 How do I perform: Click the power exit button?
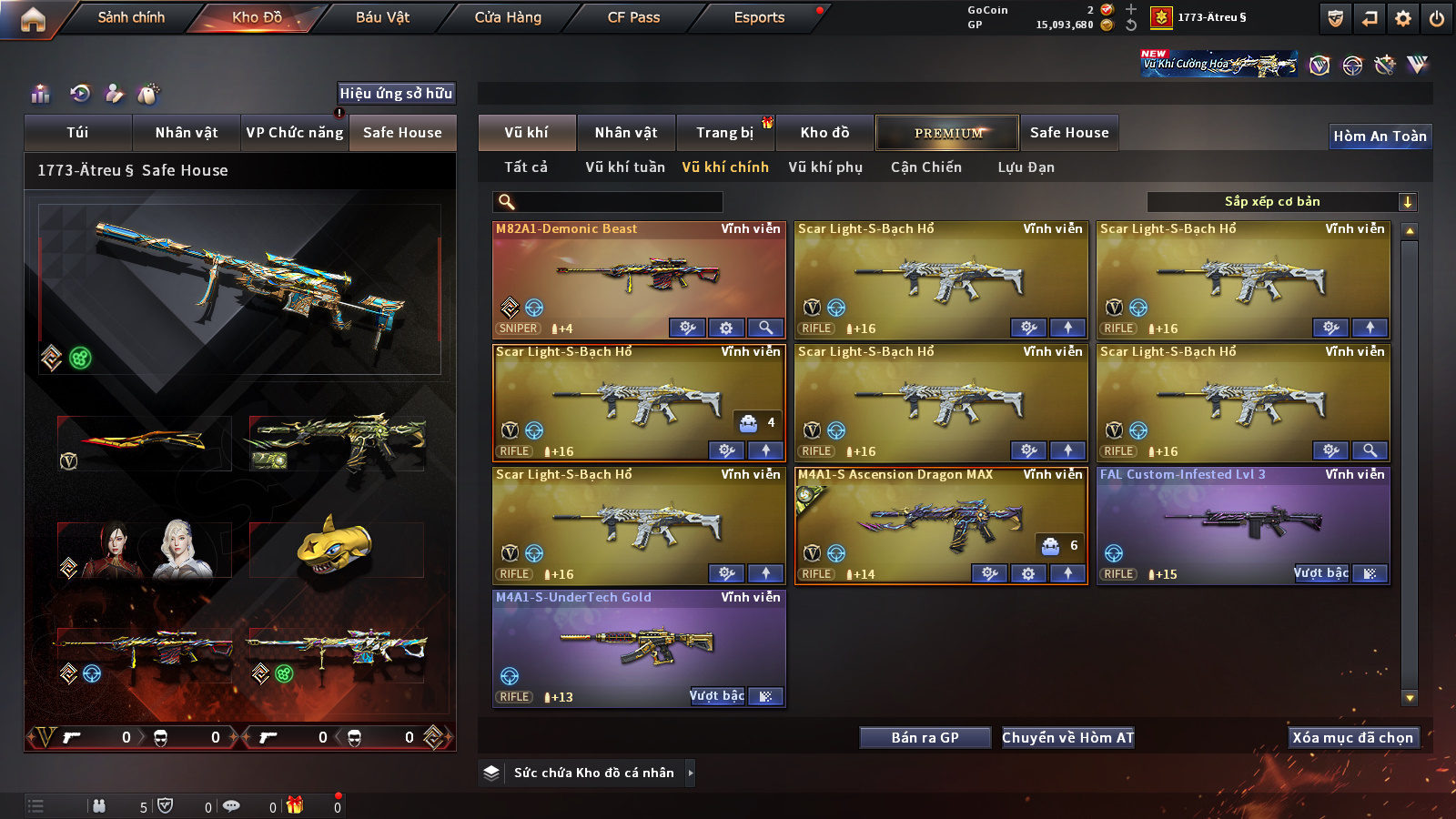tap(1437, 18)
